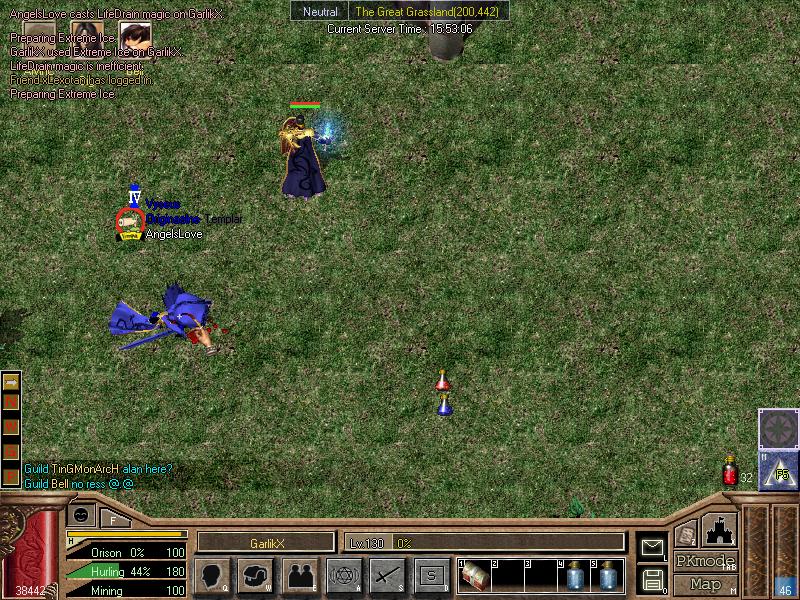Use the red potion showing 32
Image resolution: width=800 pixels, height=600 pixels.
(x=731, y=474)
